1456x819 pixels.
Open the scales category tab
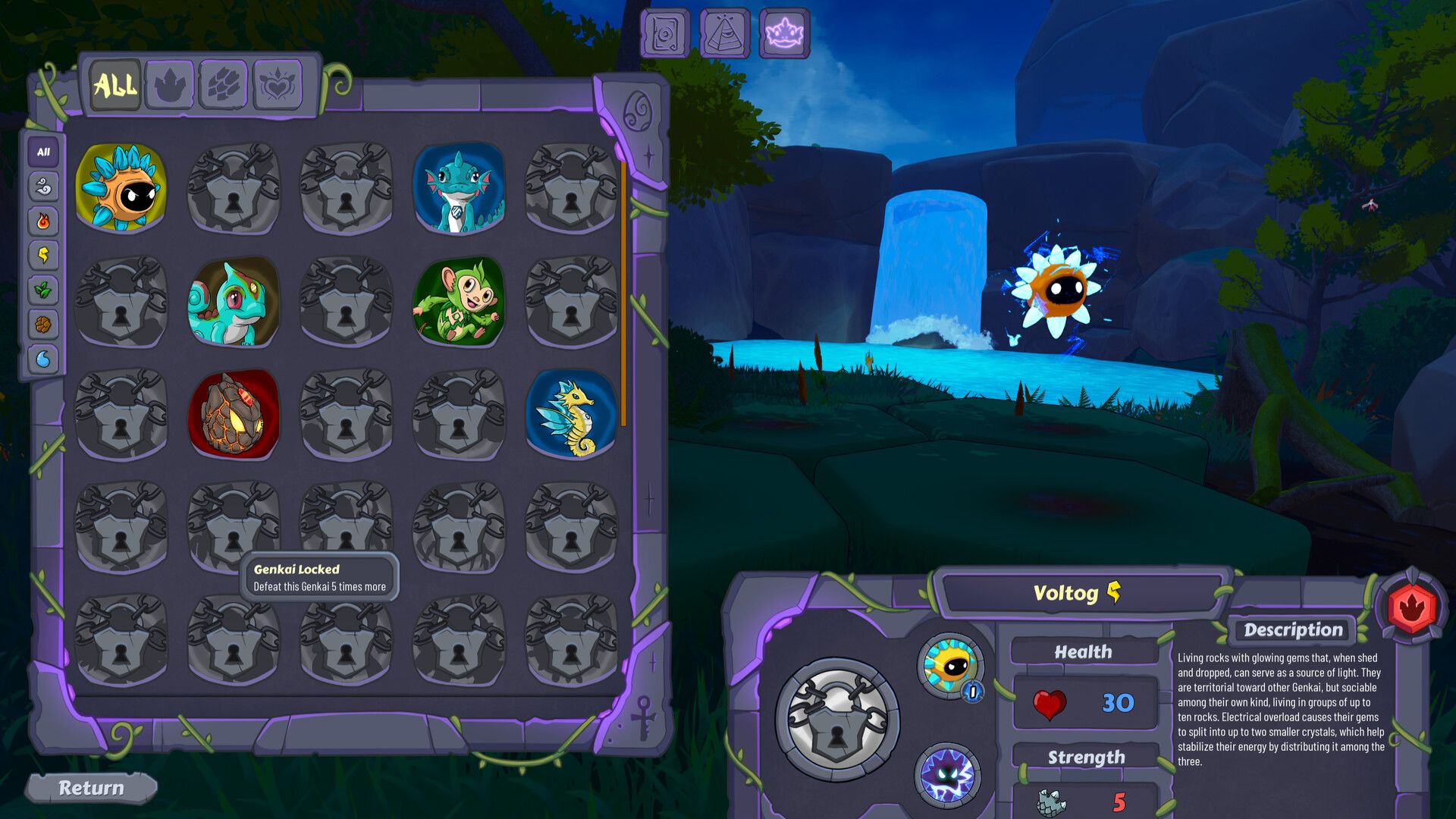(224, 85)
